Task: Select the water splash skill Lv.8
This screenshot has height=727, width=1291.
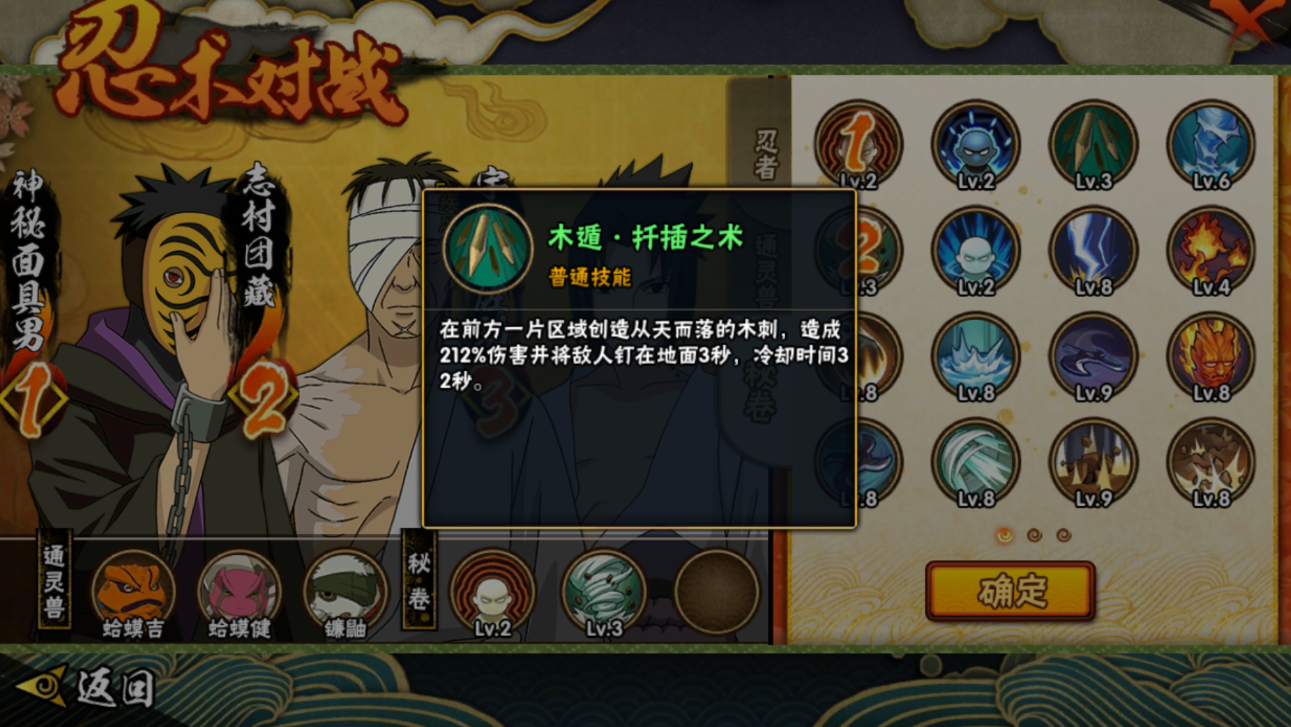Action: pyautogui.click(x=975, y=355)
